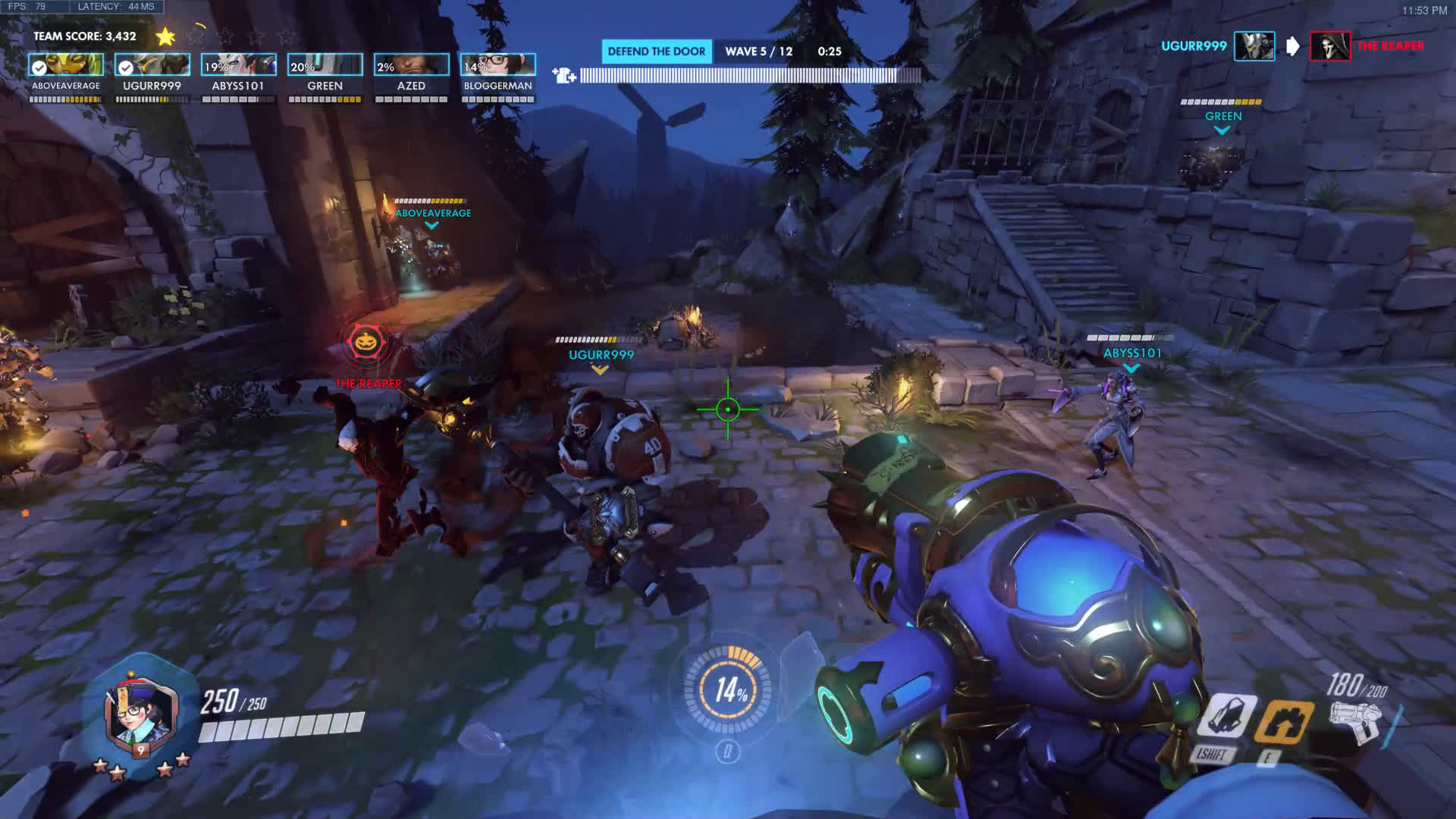Activate the orange Ice Wall ability icon

(1284, 721)
